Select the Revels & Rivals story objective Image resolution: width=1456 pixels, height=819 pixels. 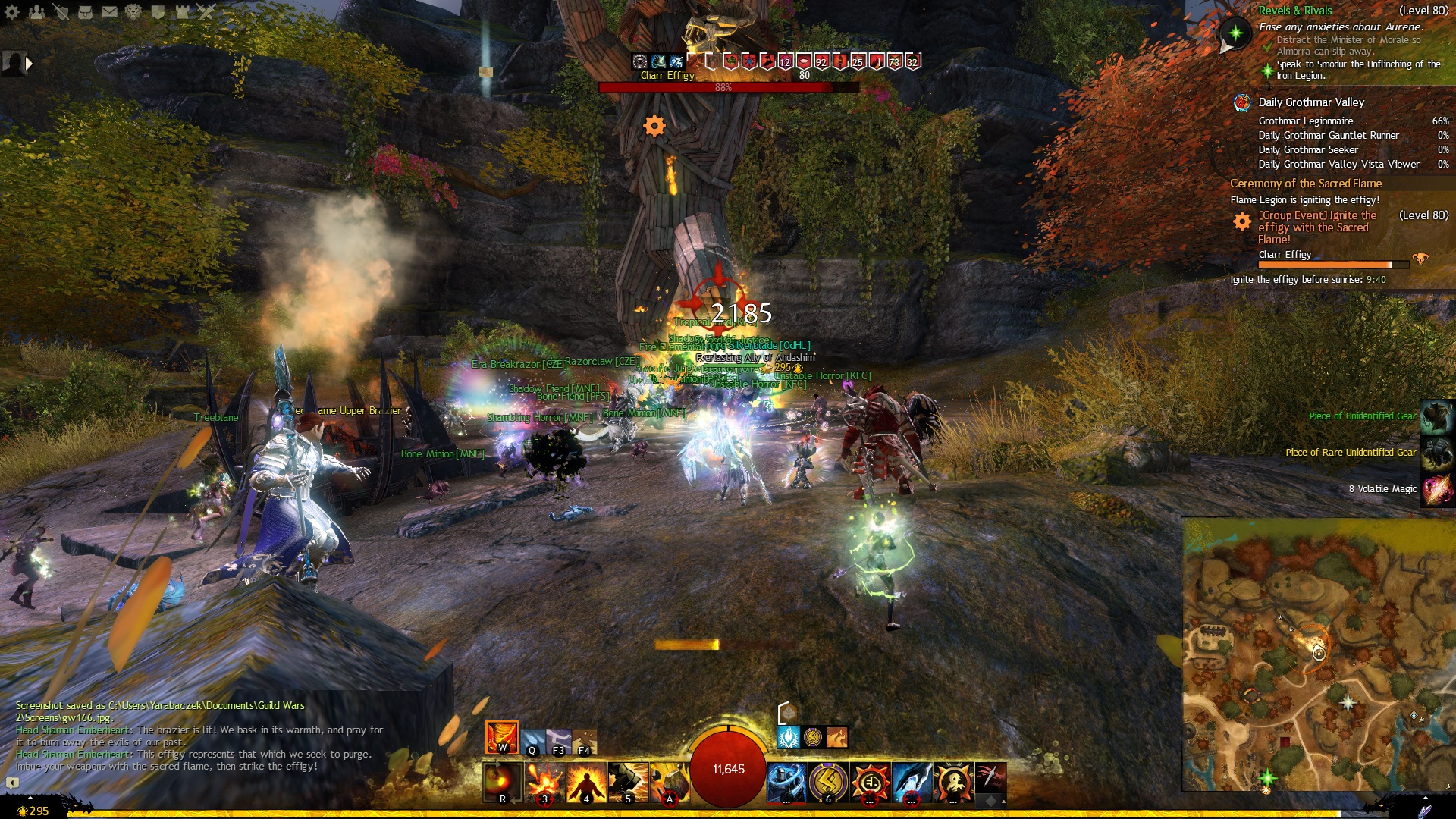coord(1294,11)
